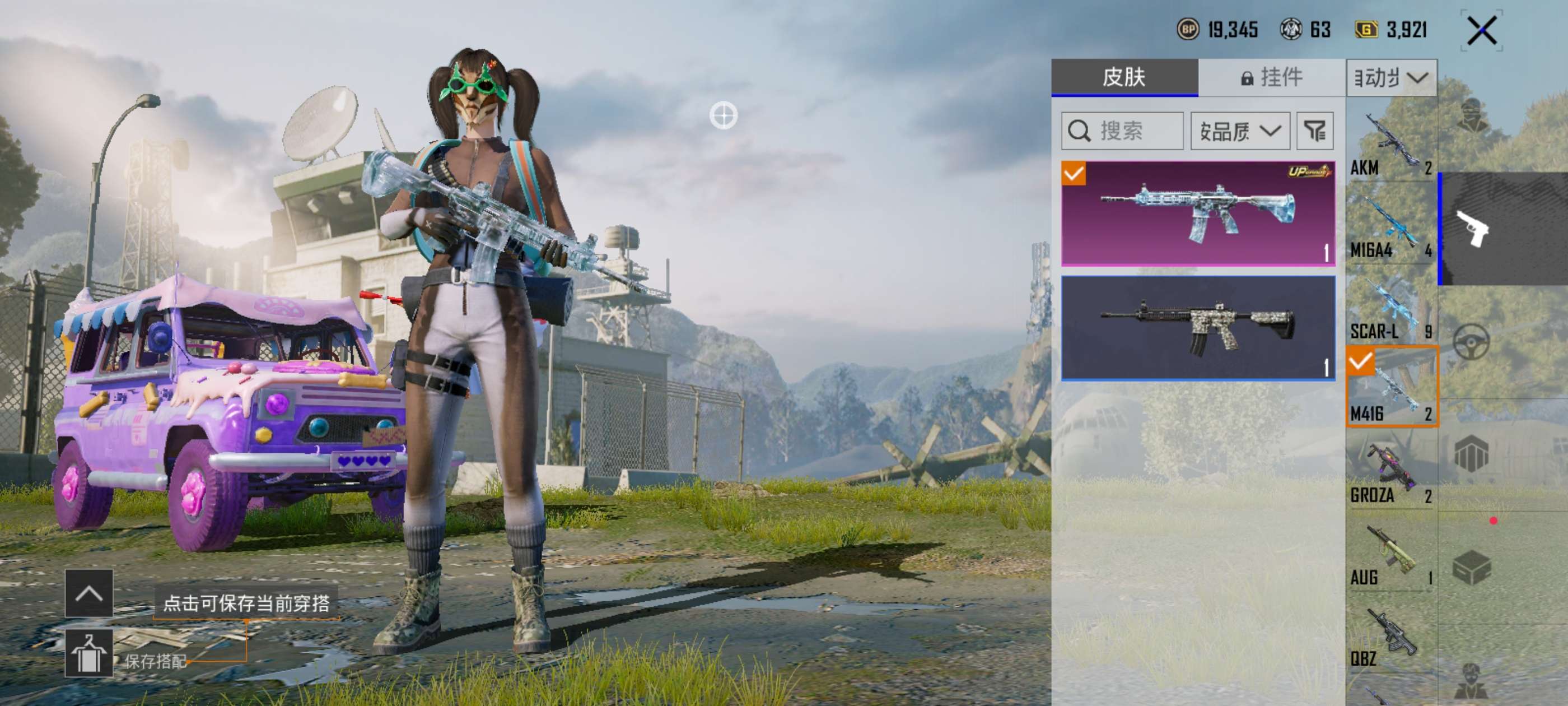The image size is (1568, 706).
Task: Switch to the 皮肤 skins tab
Action: point(1124,77)
